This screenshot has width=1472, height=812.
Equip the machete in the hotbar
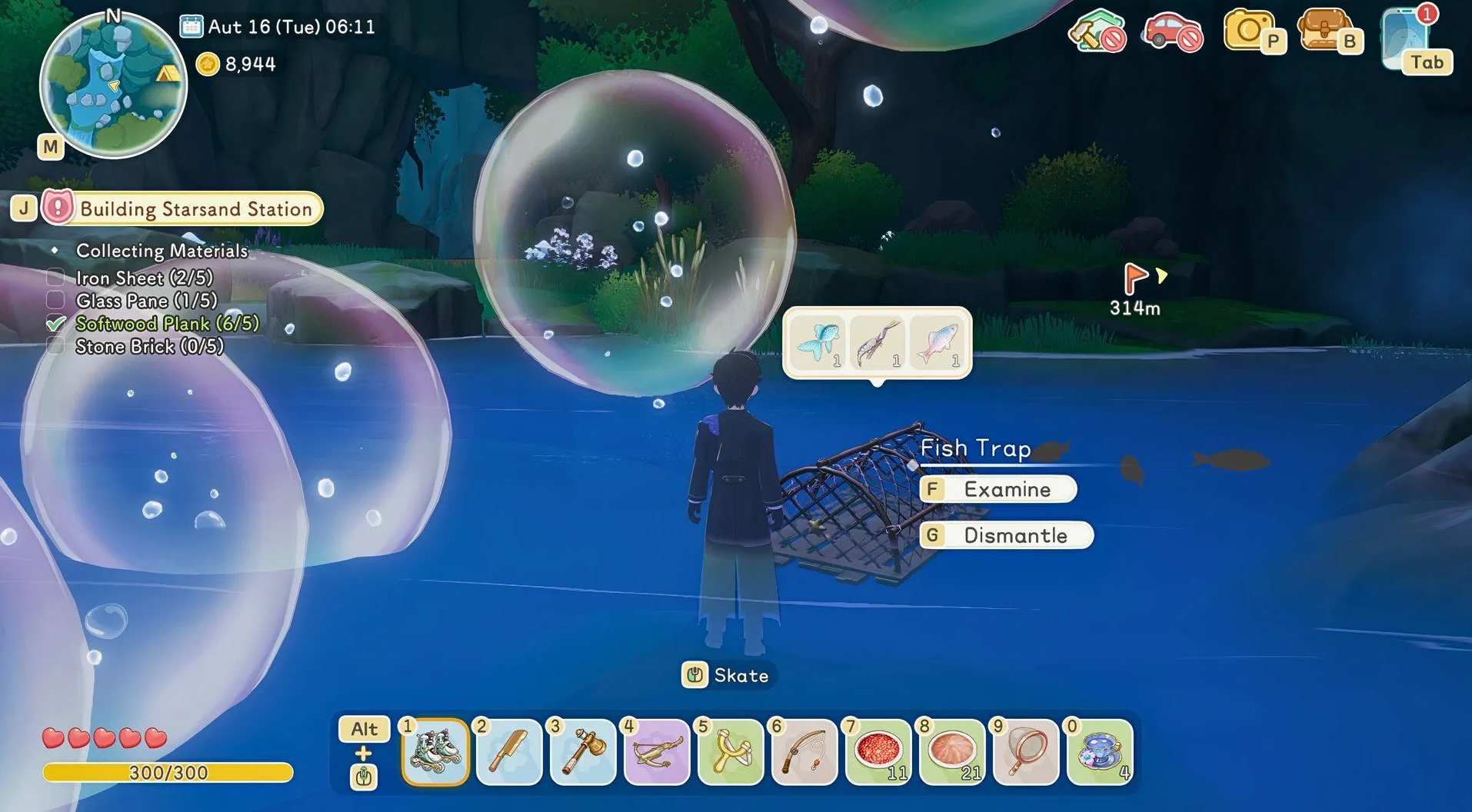coord(508,752)
